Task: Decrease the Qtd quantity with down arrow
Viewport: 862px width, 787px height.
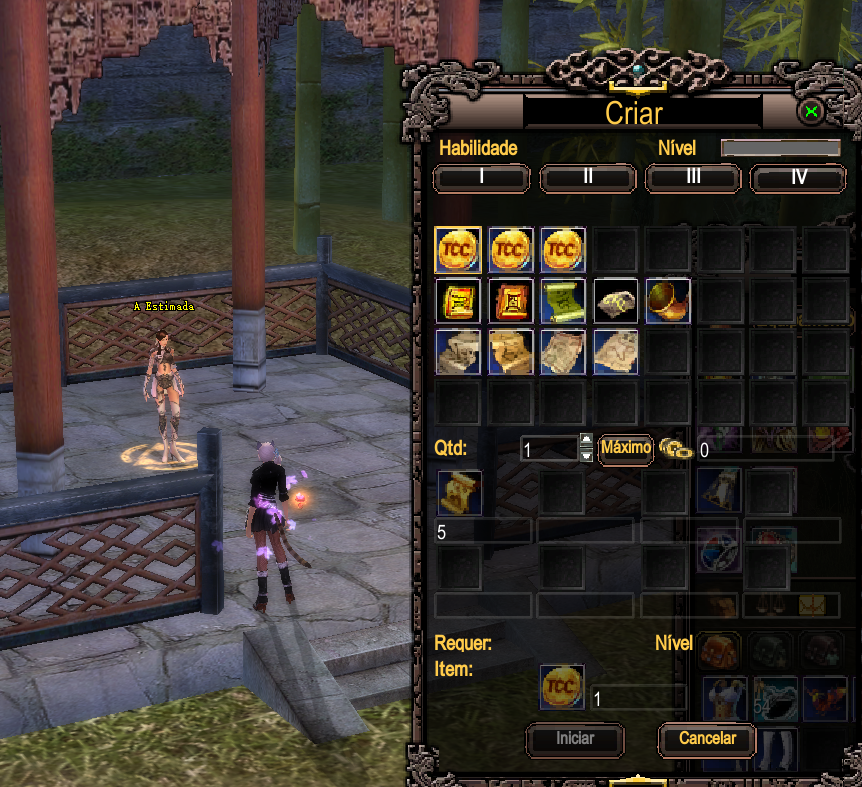Action: pos(586,456)
